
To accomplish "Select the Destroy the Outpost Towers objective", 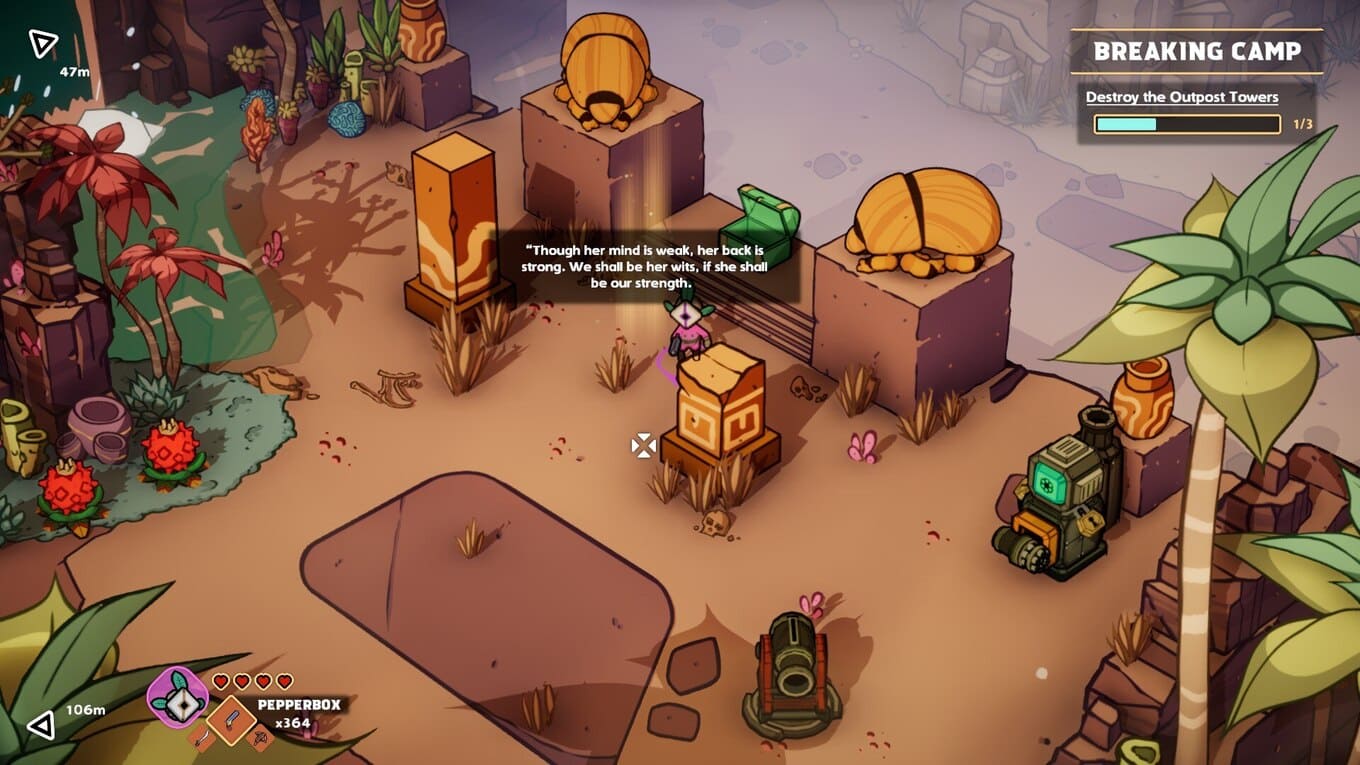I will tap(1182, 97).
